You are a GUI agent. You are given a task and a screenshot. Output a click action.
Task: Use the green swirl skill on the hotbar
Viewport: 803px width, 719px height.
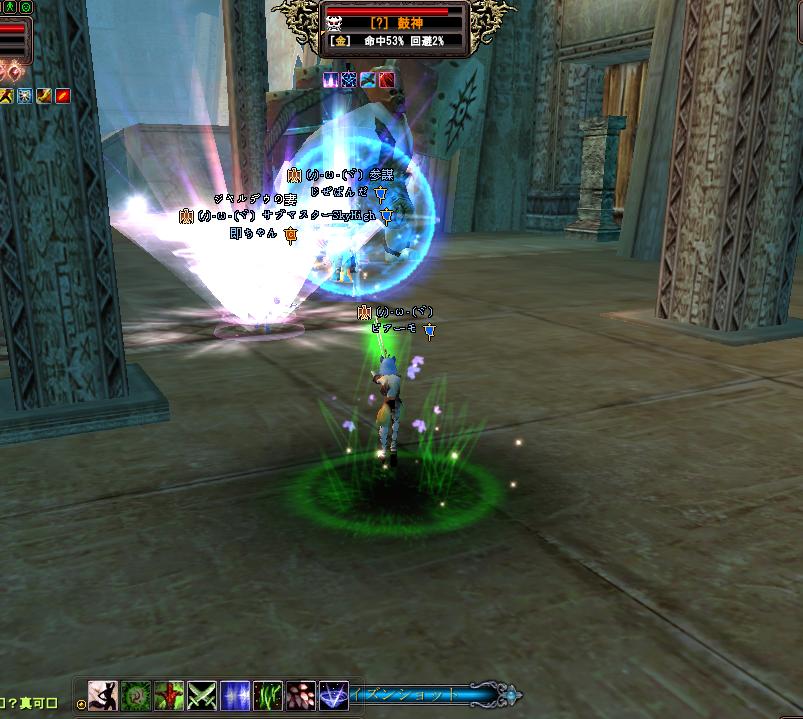tap(136, 695)
